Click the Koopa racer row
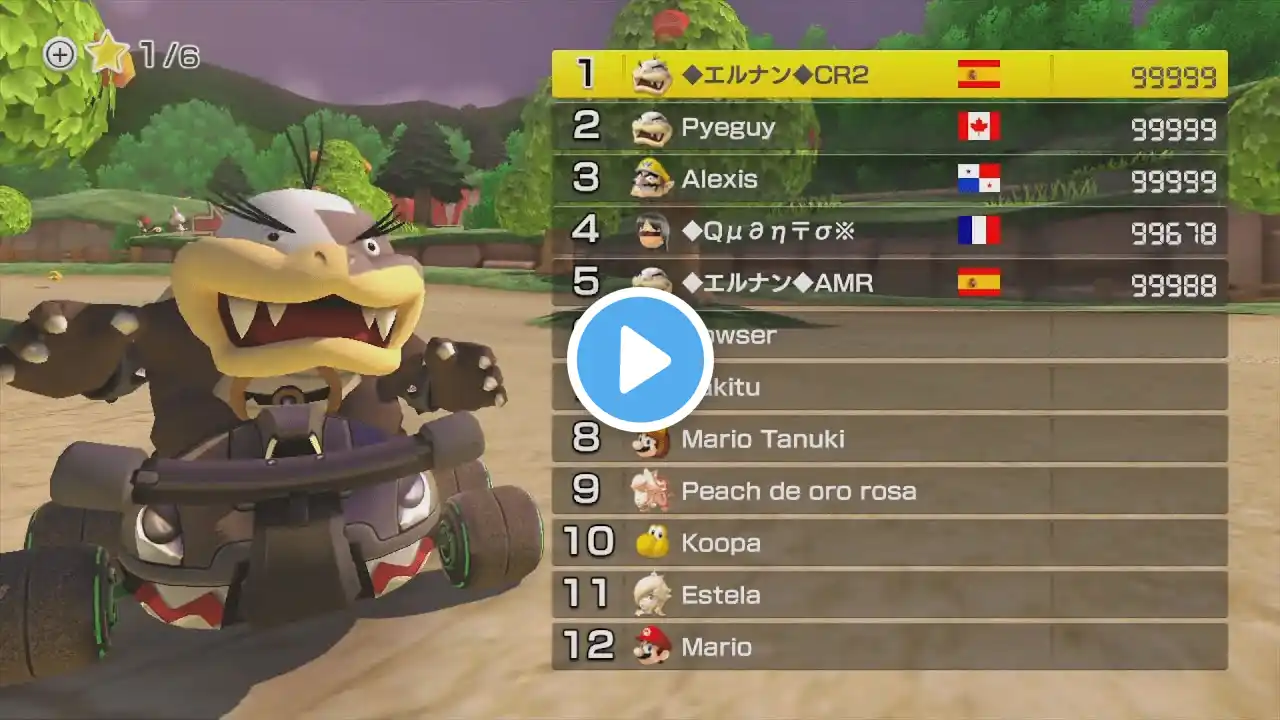Screen dimensions: 1280x720 [889, 543]
